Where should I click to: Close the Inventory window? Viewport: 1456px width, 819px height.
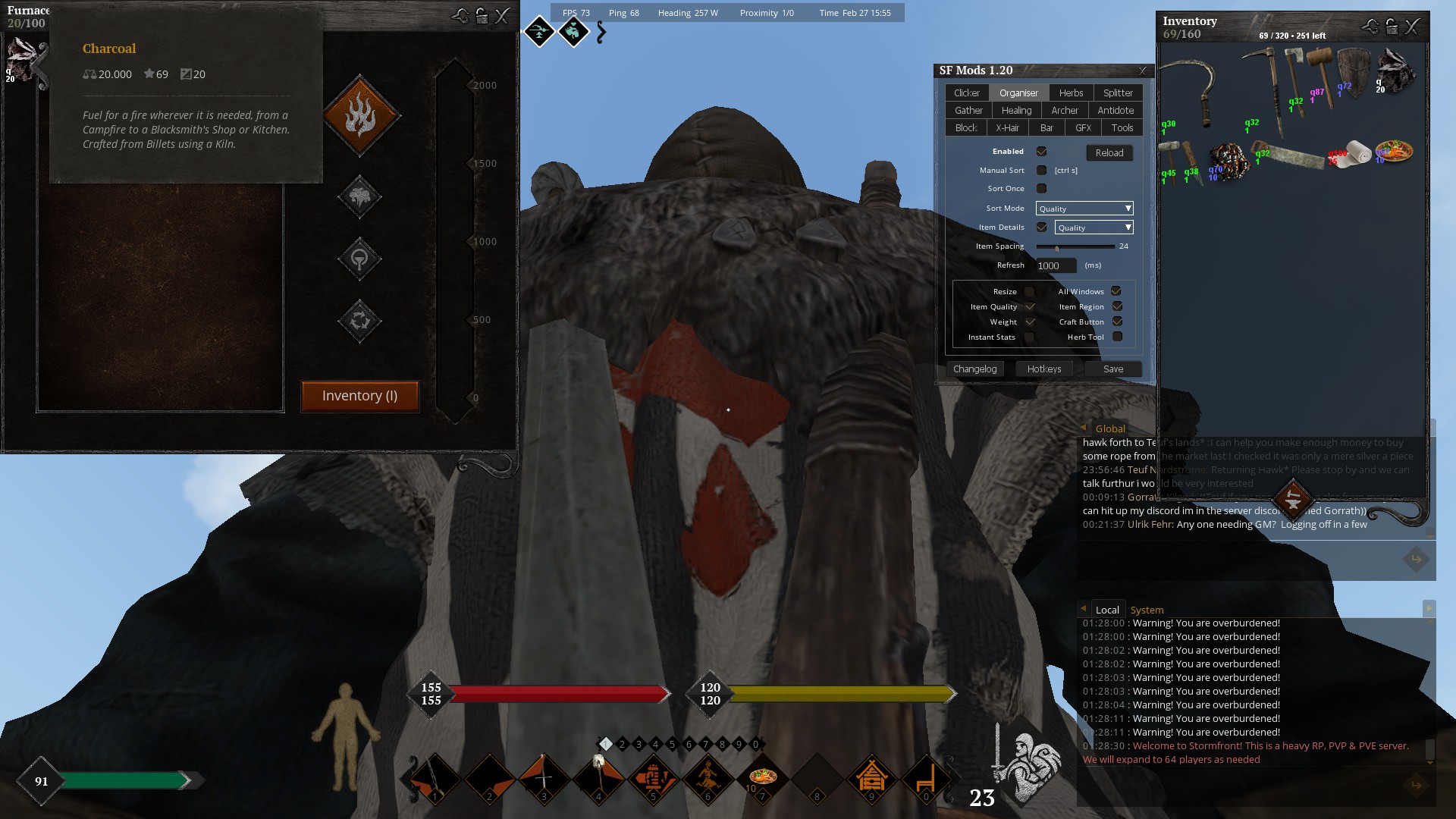(x=1412, y=27)
